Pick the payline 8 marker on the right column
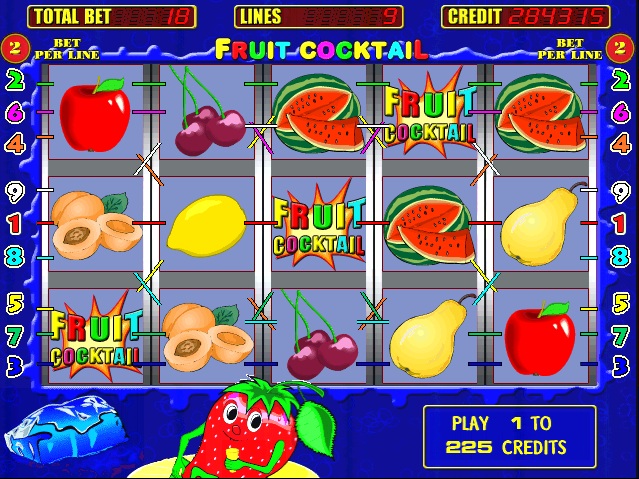The image size is (639, 479). (619, 256)
